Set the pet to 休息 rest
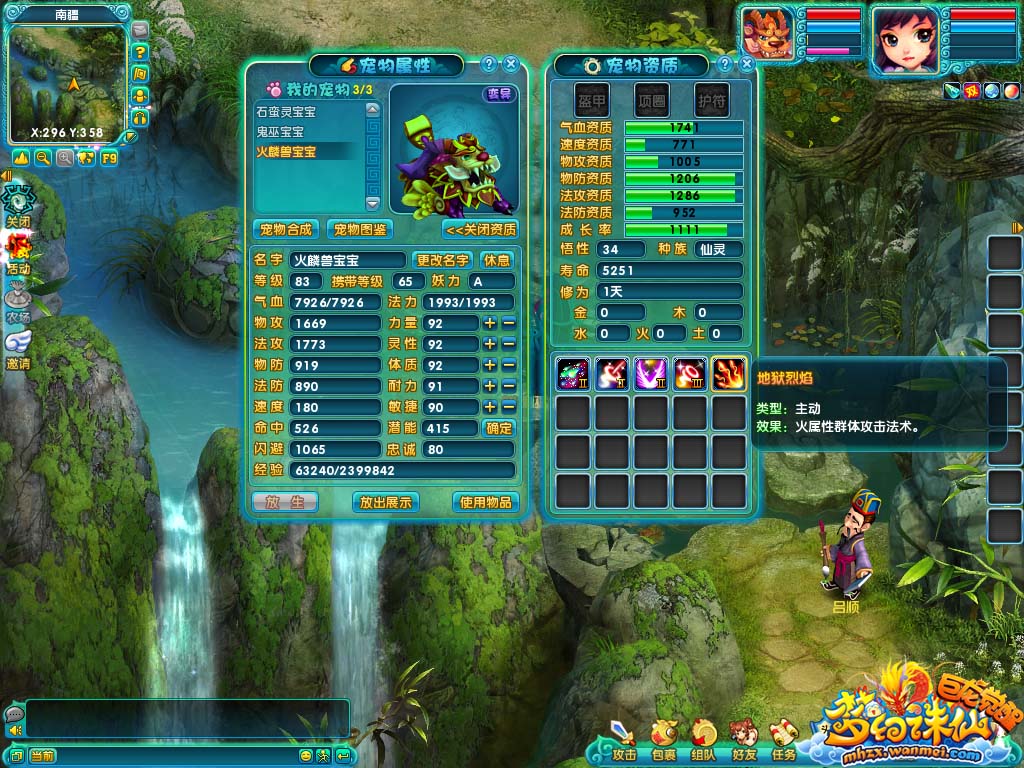 [497, 260]
